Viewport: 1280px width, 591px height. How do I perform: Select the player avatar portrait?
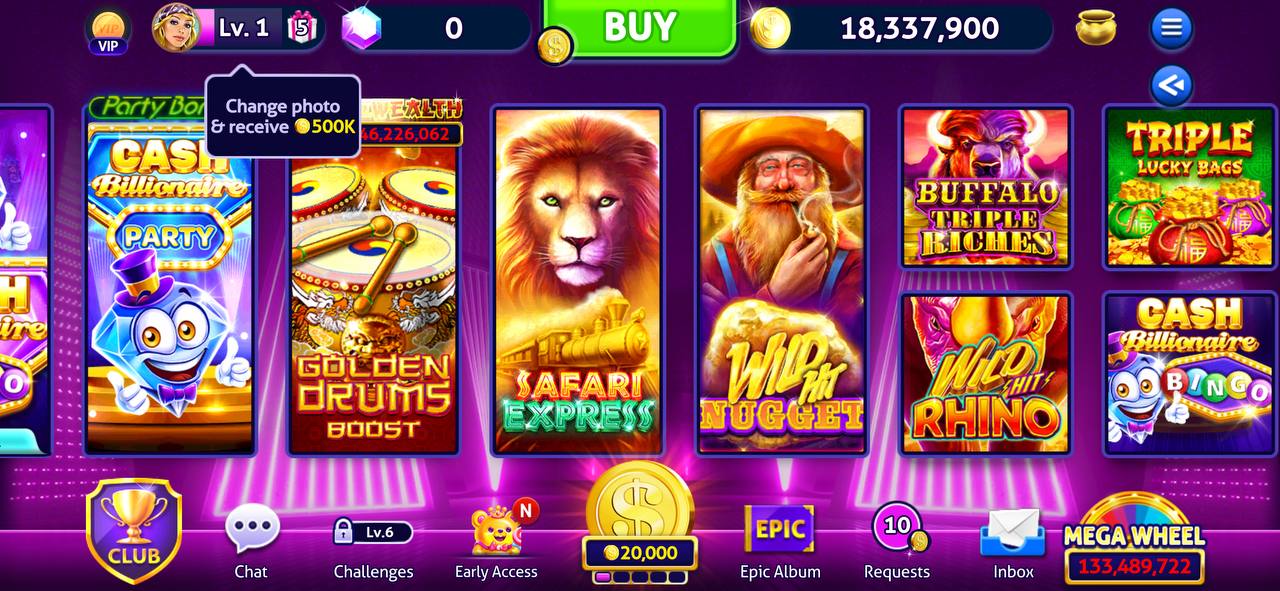click(x=175, y=27)
